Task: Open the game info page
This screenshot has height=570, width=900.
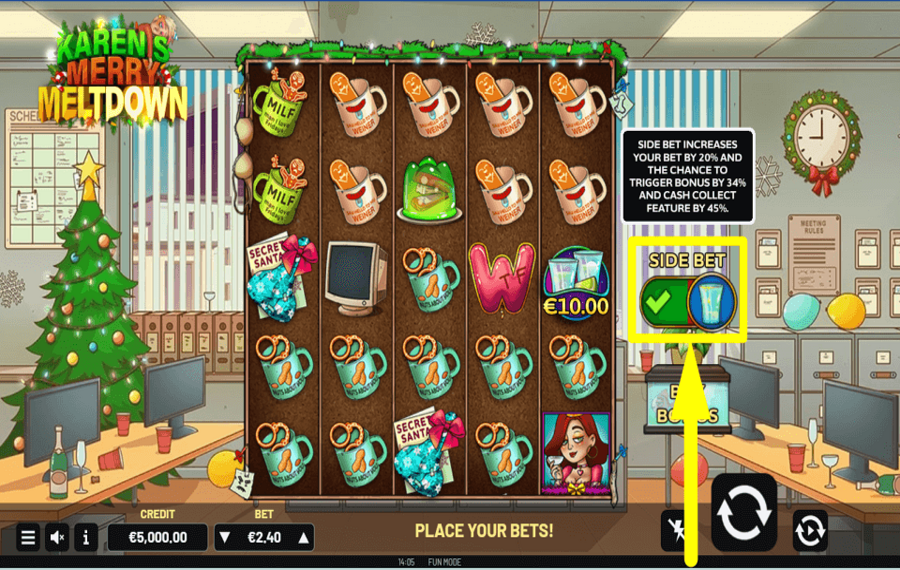Action: pyautogui.click(x=86, y=537)
